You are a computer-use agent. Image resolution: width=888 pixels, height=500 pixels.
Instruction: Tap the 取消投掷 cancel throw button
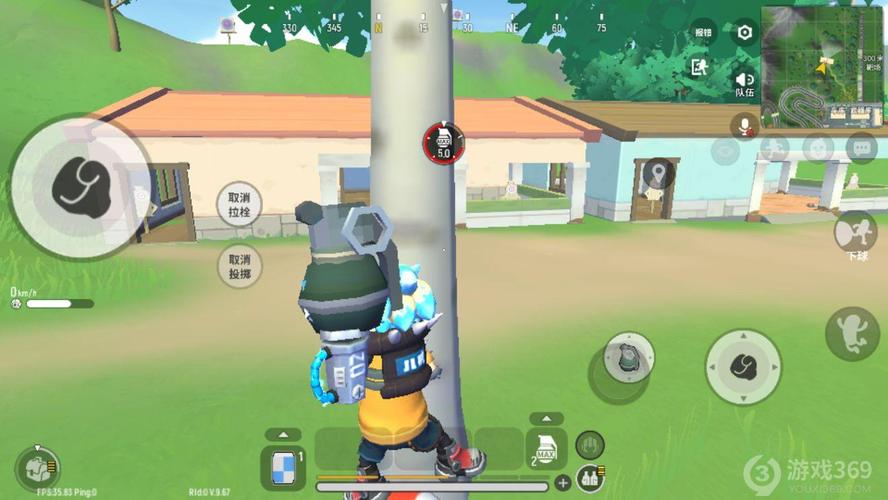pyautogui.click(x=238, y=265)
